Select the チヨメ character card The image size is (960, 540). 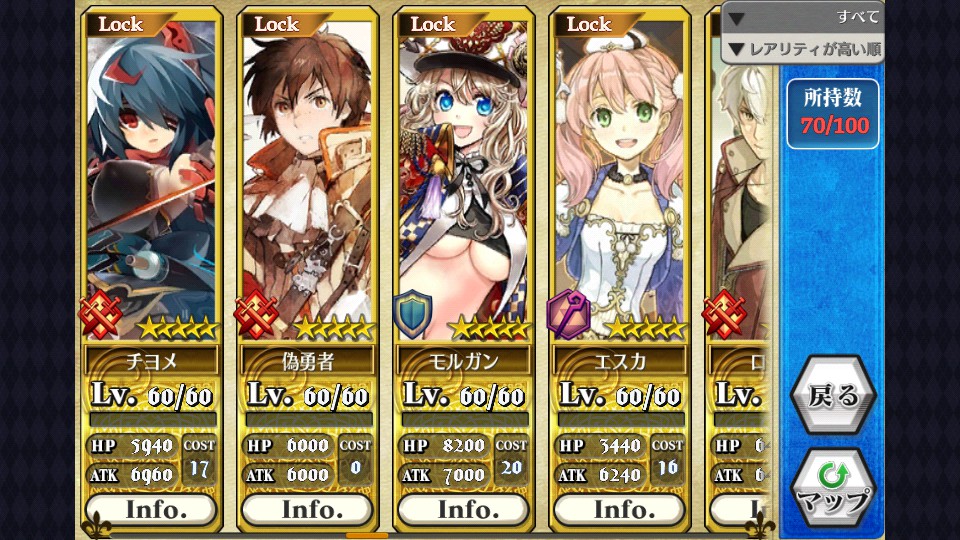pos(150,180)
